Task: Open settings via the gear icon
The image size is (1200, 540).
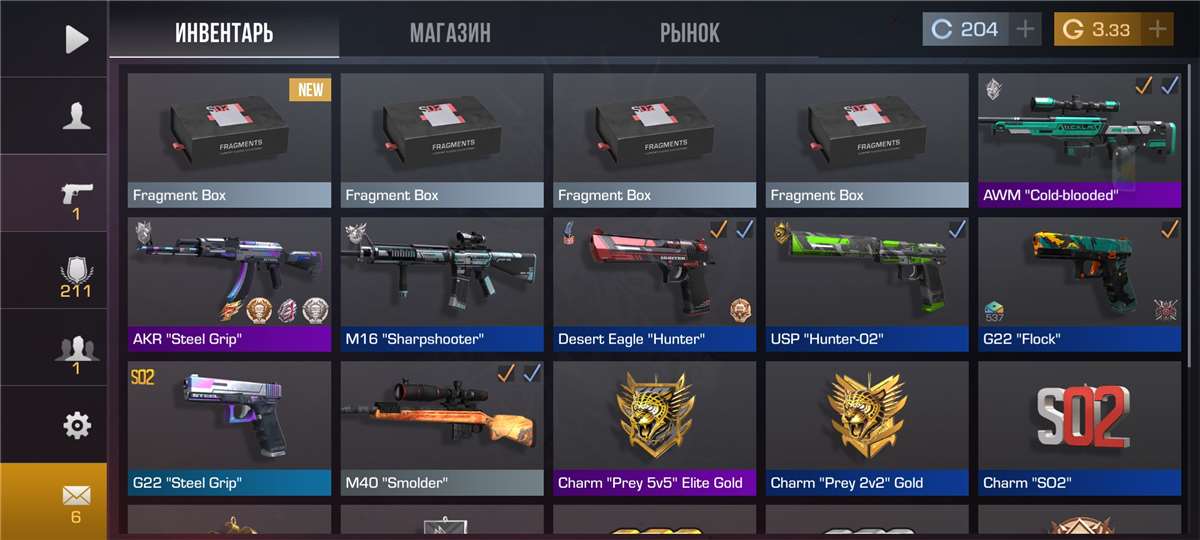Action: point(76,426)
